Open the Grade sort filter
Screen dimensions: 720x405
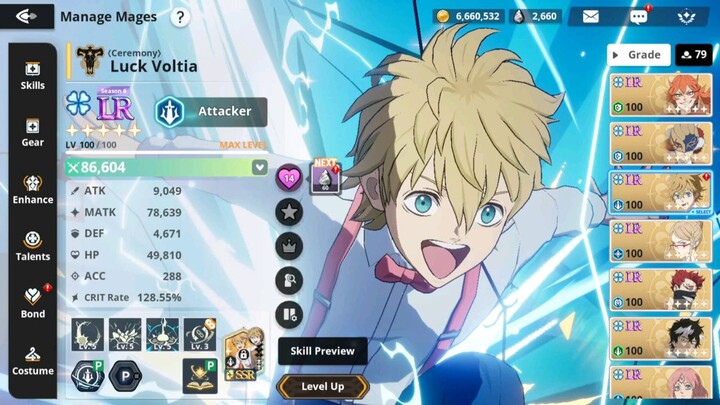(638, 55)
